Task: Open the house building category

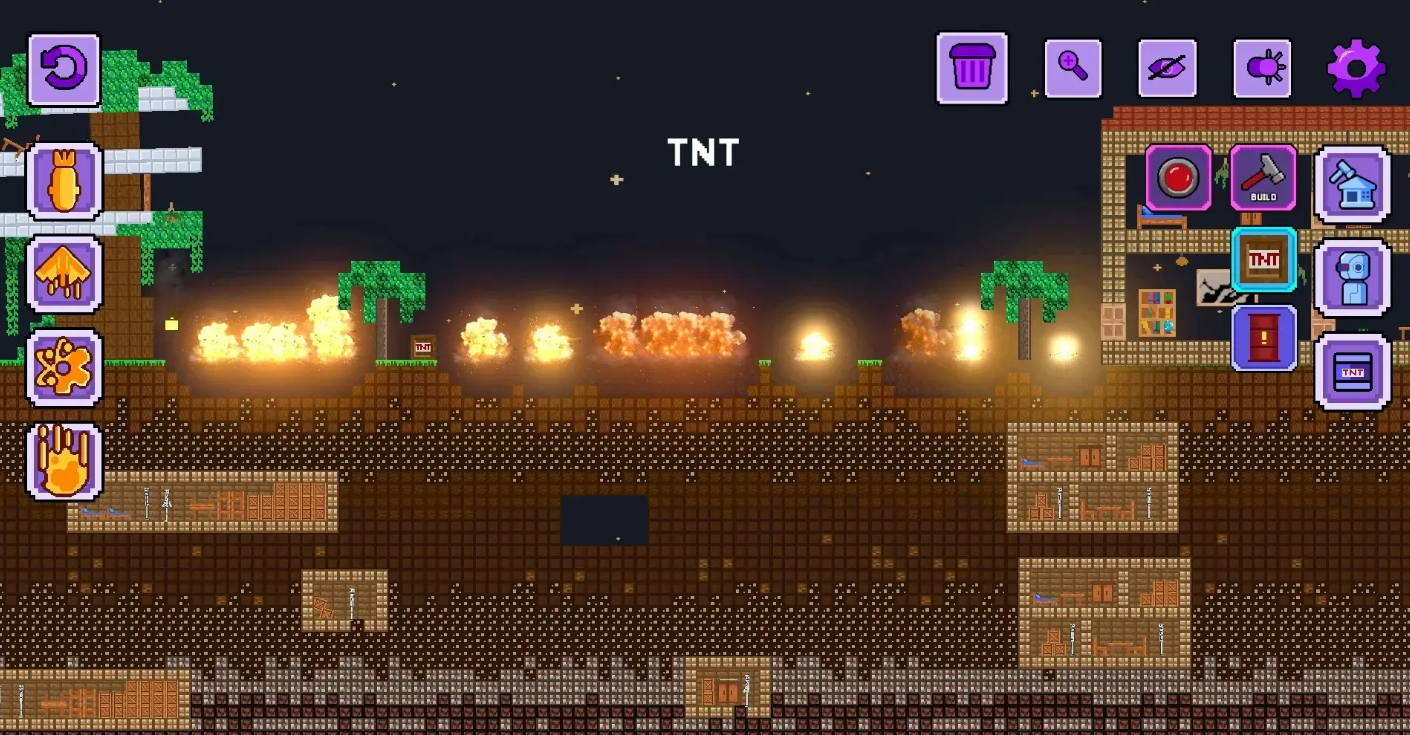Action: 1352,184
